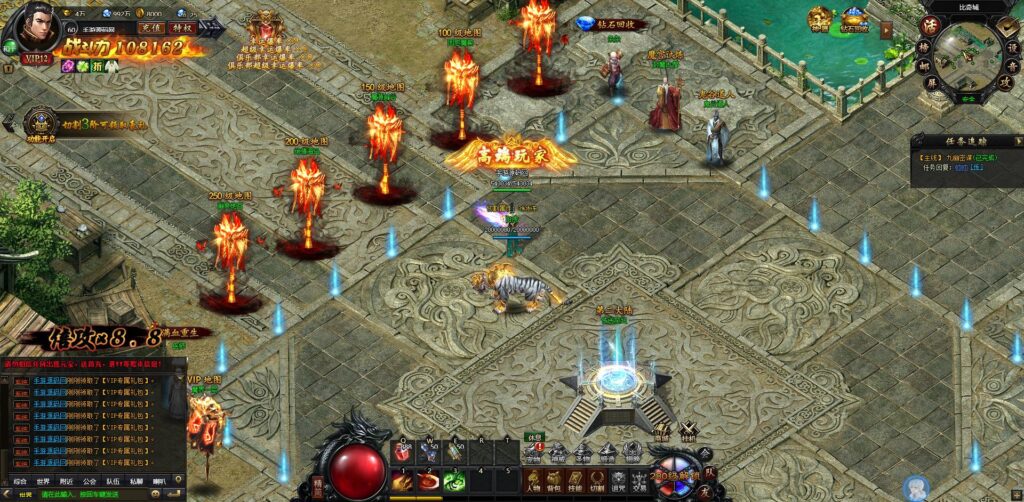Open the 特权 privileges button

click(x=183, y=28)
